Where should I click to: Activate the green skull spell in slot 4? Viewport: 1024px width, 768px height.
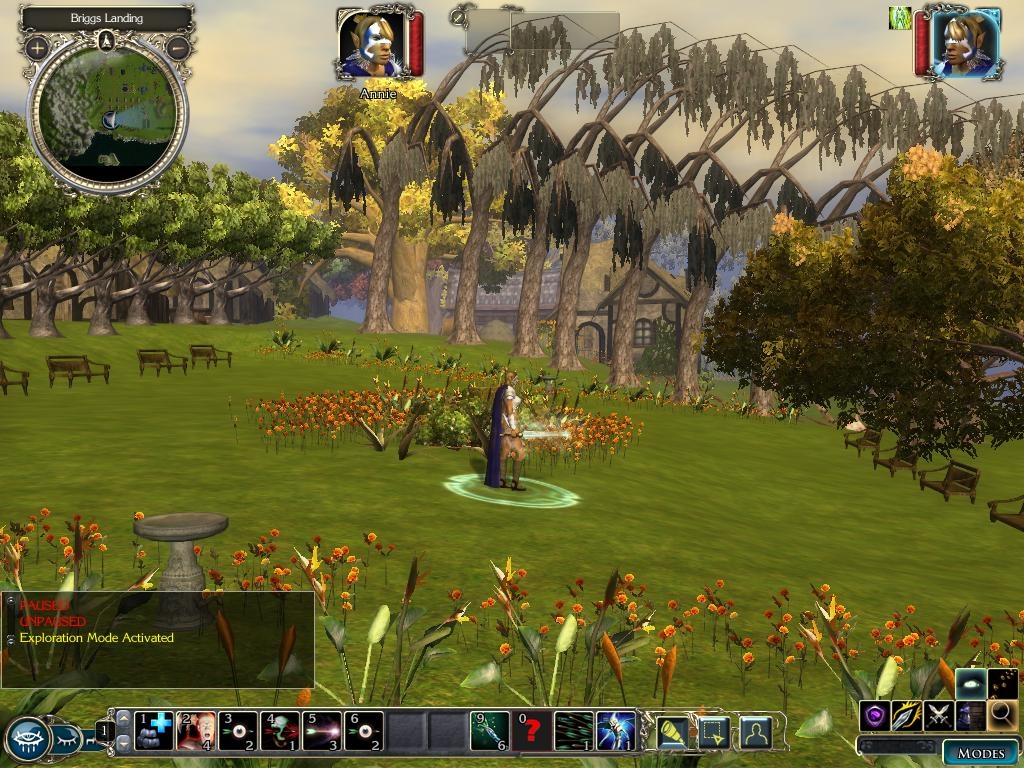(x=280, y=731)
